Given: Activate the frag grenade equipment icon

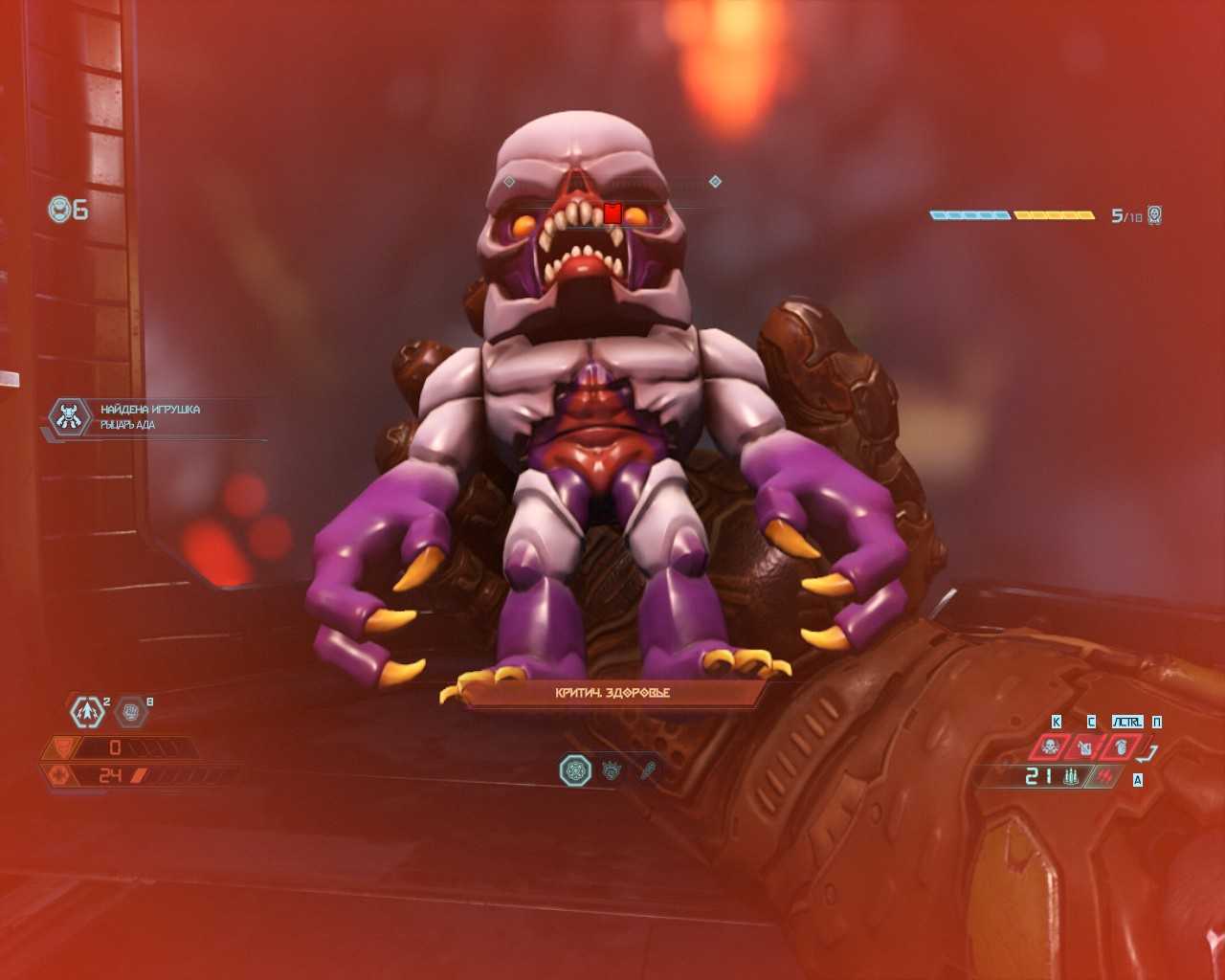Looking at the screenshot, I should 87,711.
